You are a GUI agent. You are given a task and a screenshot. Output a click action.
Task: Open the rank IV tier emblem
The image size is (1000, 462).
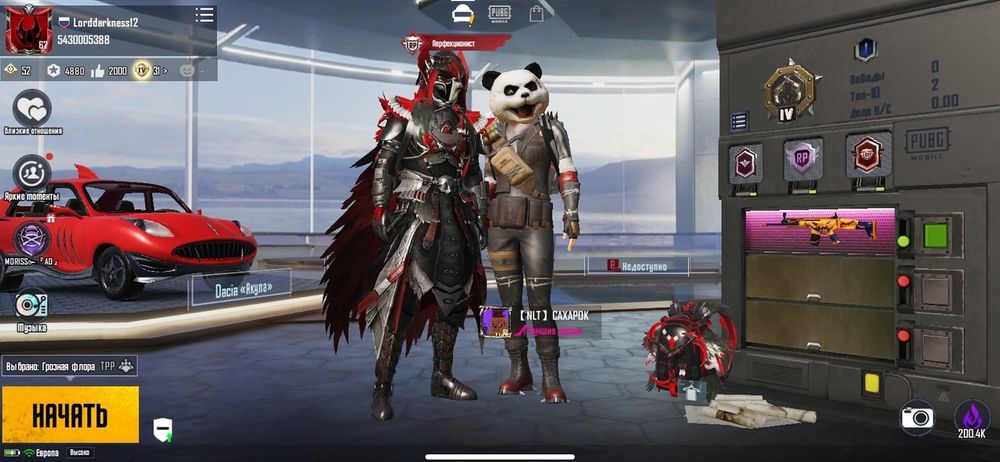(x=788, y=91)
